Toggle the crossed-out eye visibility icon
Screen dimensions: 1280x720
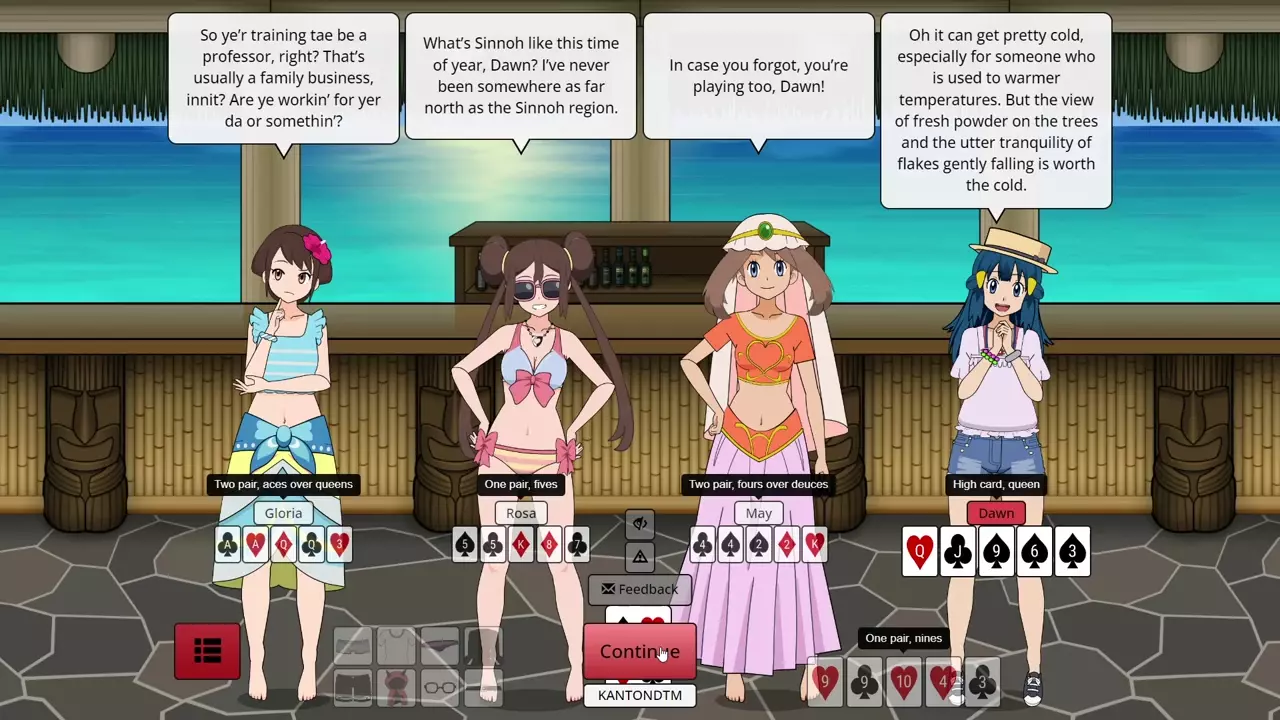(x=640, y=523)
